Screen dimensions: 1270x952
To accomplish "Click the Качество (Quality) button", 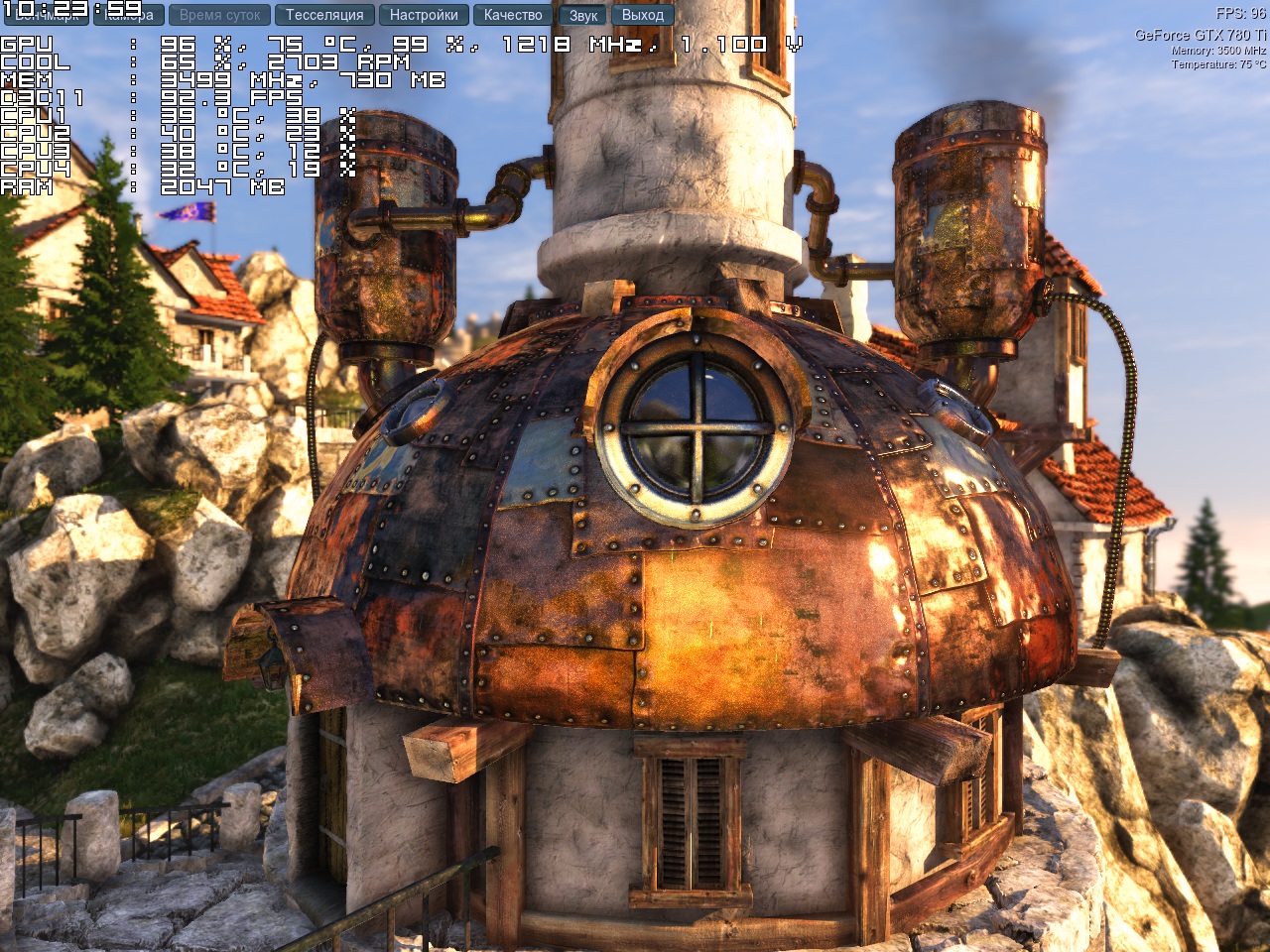I will (x=513, y=15).
